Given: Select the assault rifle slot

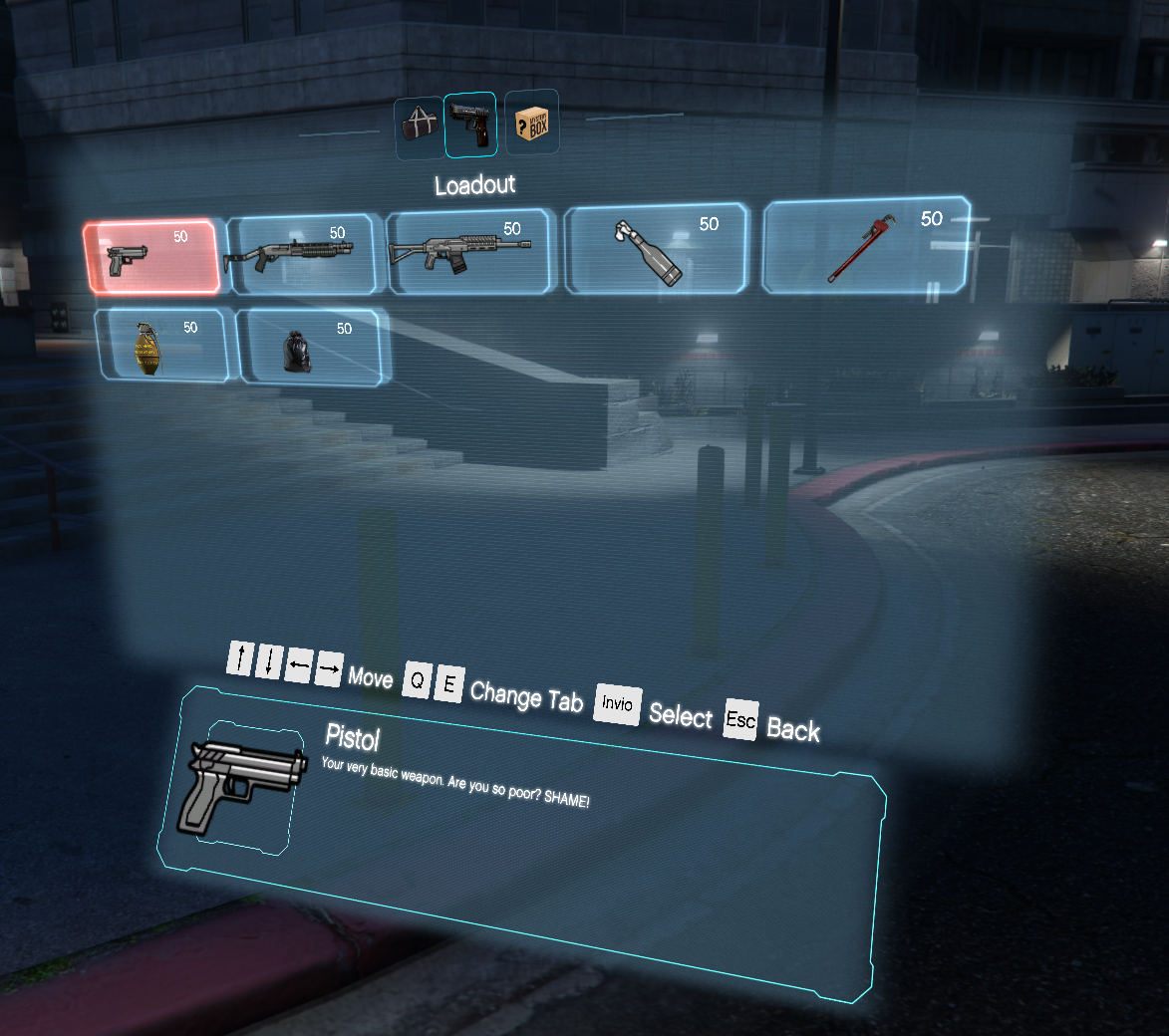Looking at the screenshot, I should 468,253.
